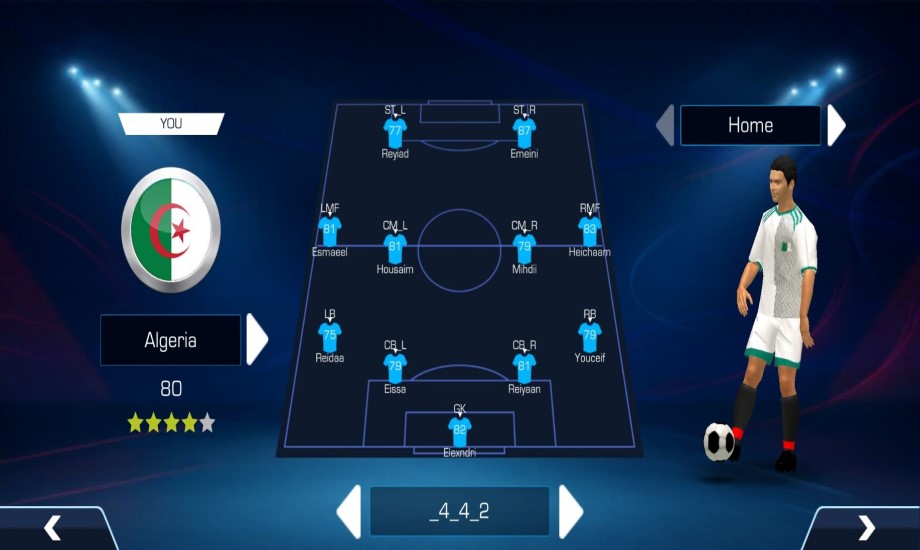Pick right striker Emeini on the pitch
The image size is (920, 550).
point(524,132)
